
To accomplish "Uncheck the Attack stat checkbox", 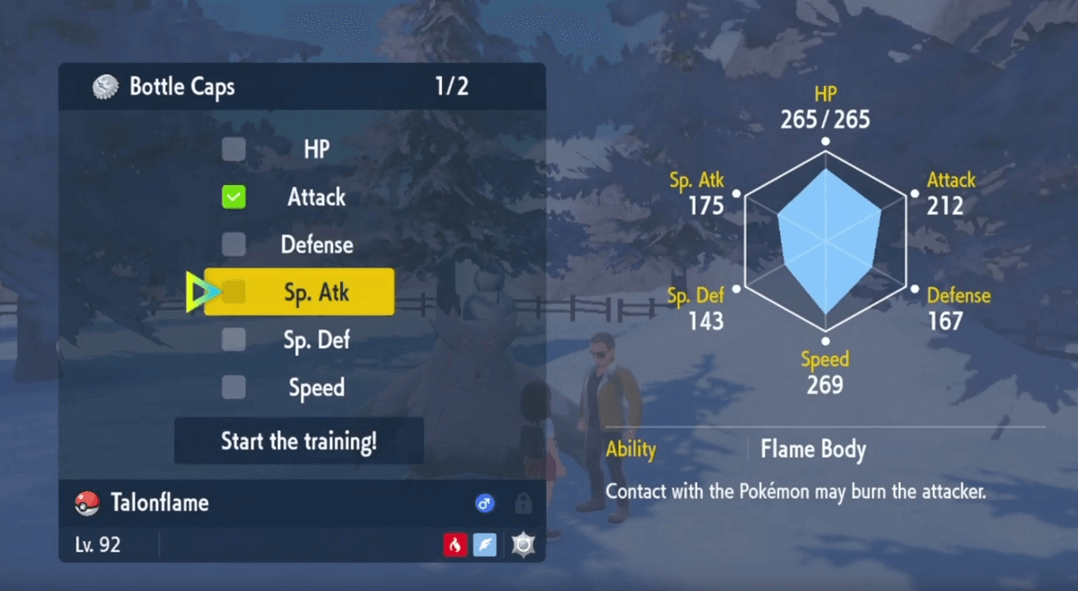I will (234, 197).
